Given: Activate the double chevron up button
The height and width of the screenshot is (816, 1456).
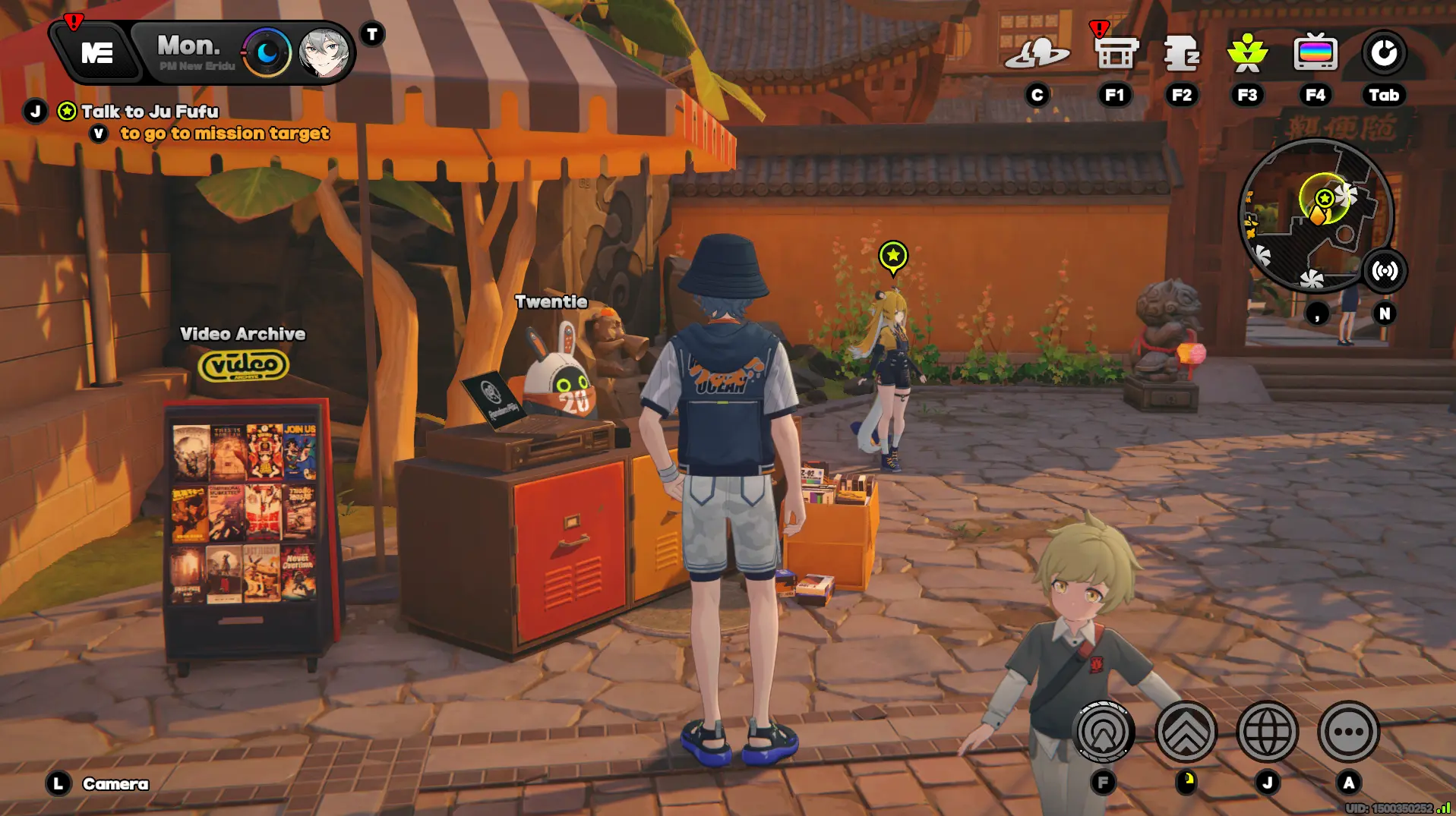Looking at the screenshot, I should (1186, 732).
